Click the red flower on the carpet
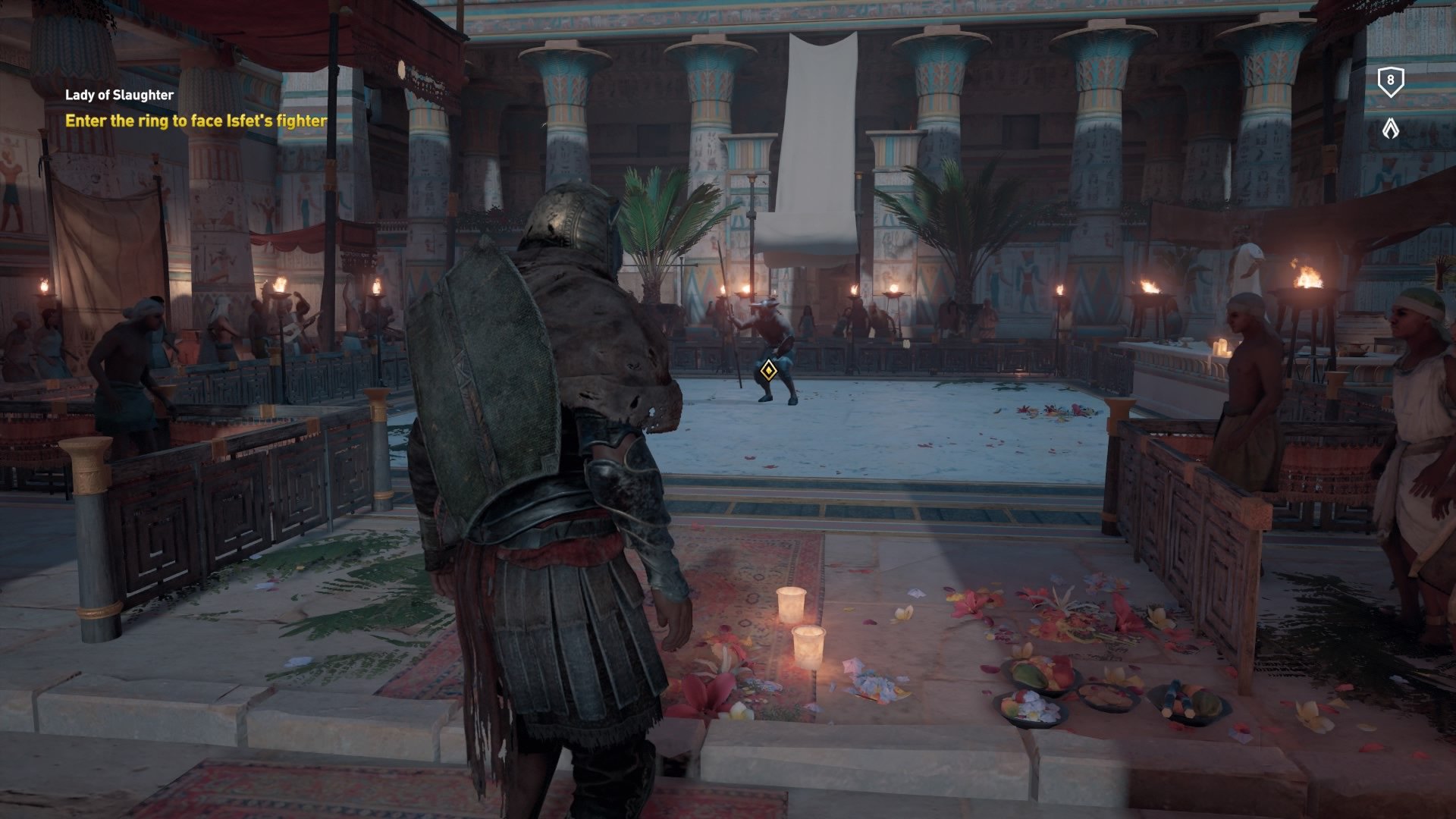Screen dimensions: 1456x819 point(705,694)
